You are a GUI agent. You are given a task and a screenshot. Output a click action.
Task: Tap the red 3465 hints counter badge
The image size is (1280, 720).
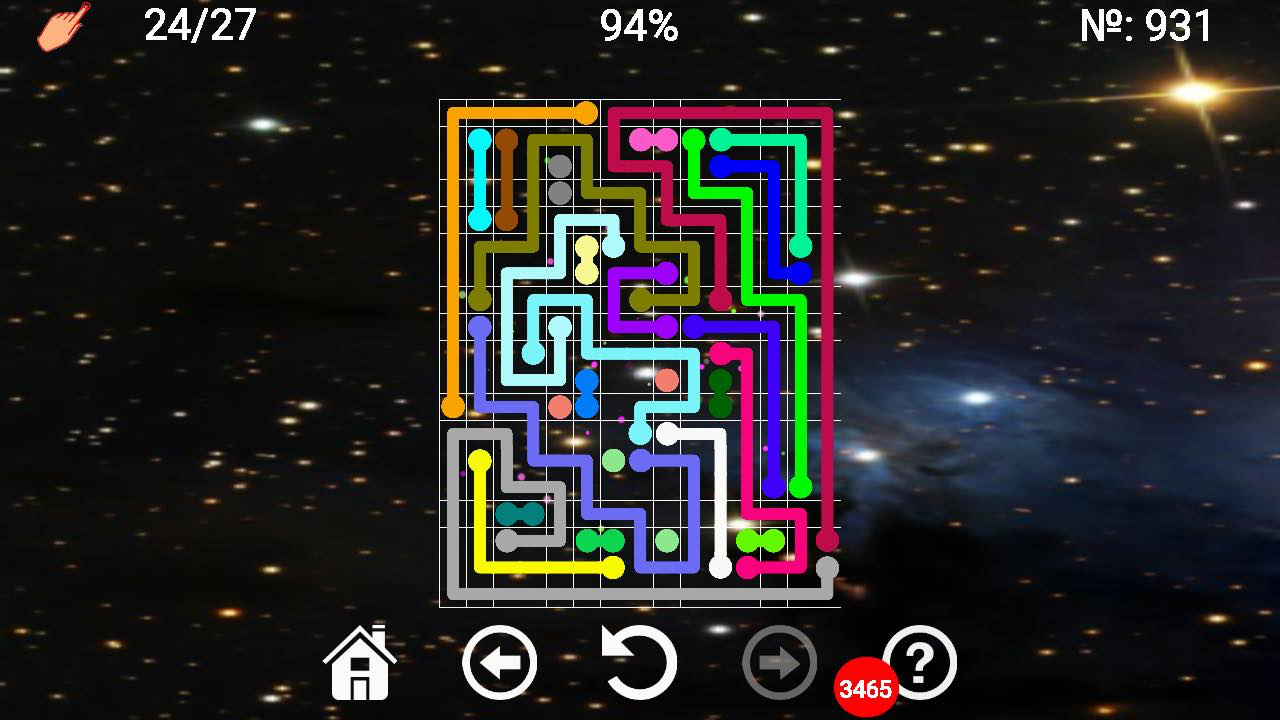point(867,688)
